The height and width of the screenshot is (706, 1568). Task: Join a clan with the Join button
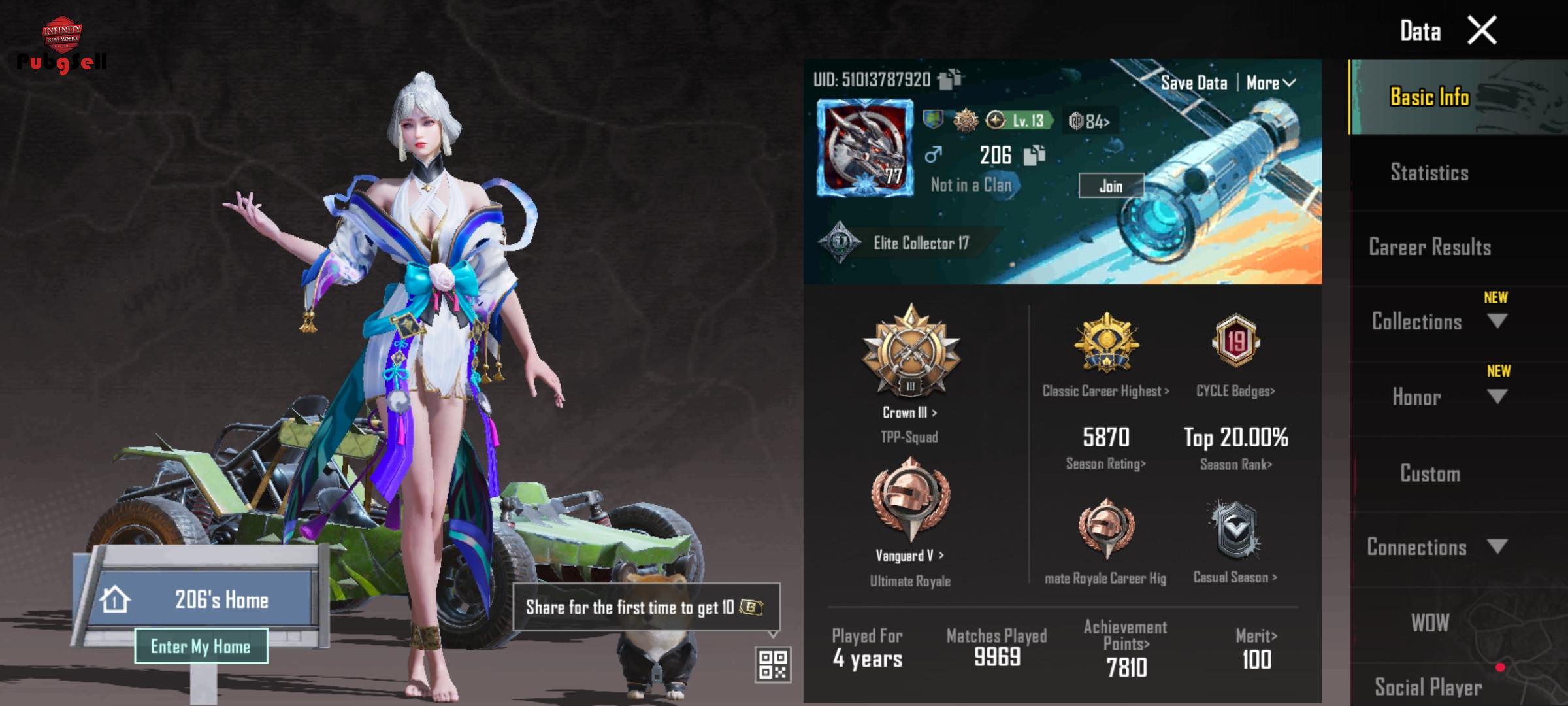coord(1111,186)
